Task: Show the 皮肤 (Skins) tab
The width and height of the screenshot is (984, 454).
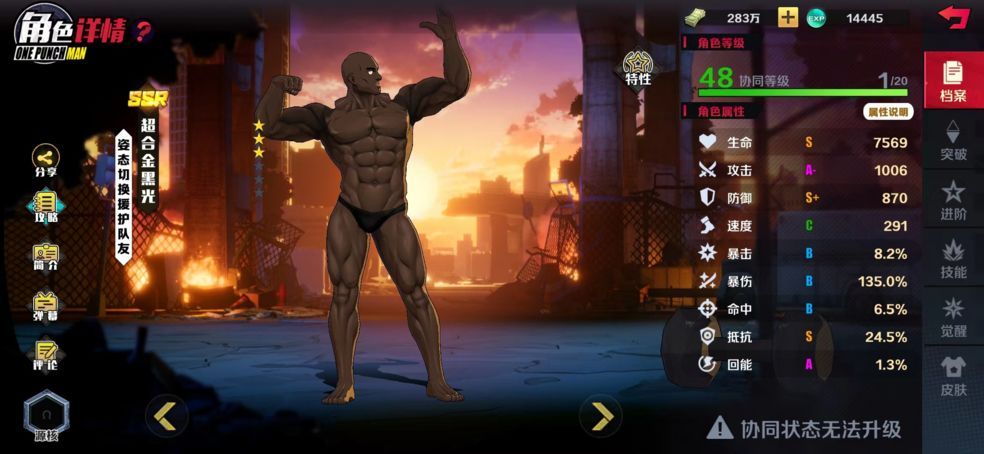Action: [953, 376]
